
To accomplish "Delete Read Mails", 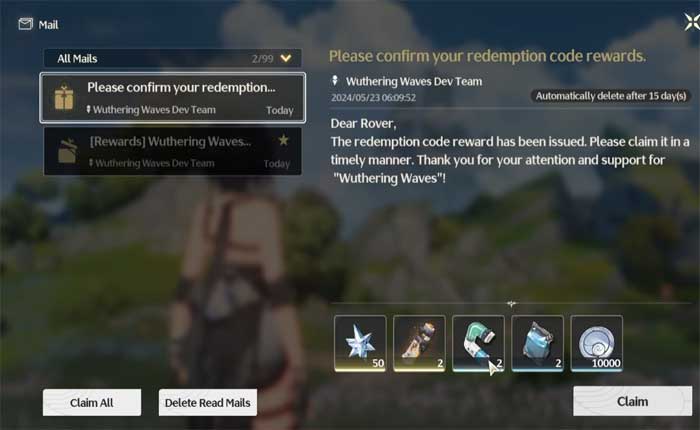I will click(208, 402).
